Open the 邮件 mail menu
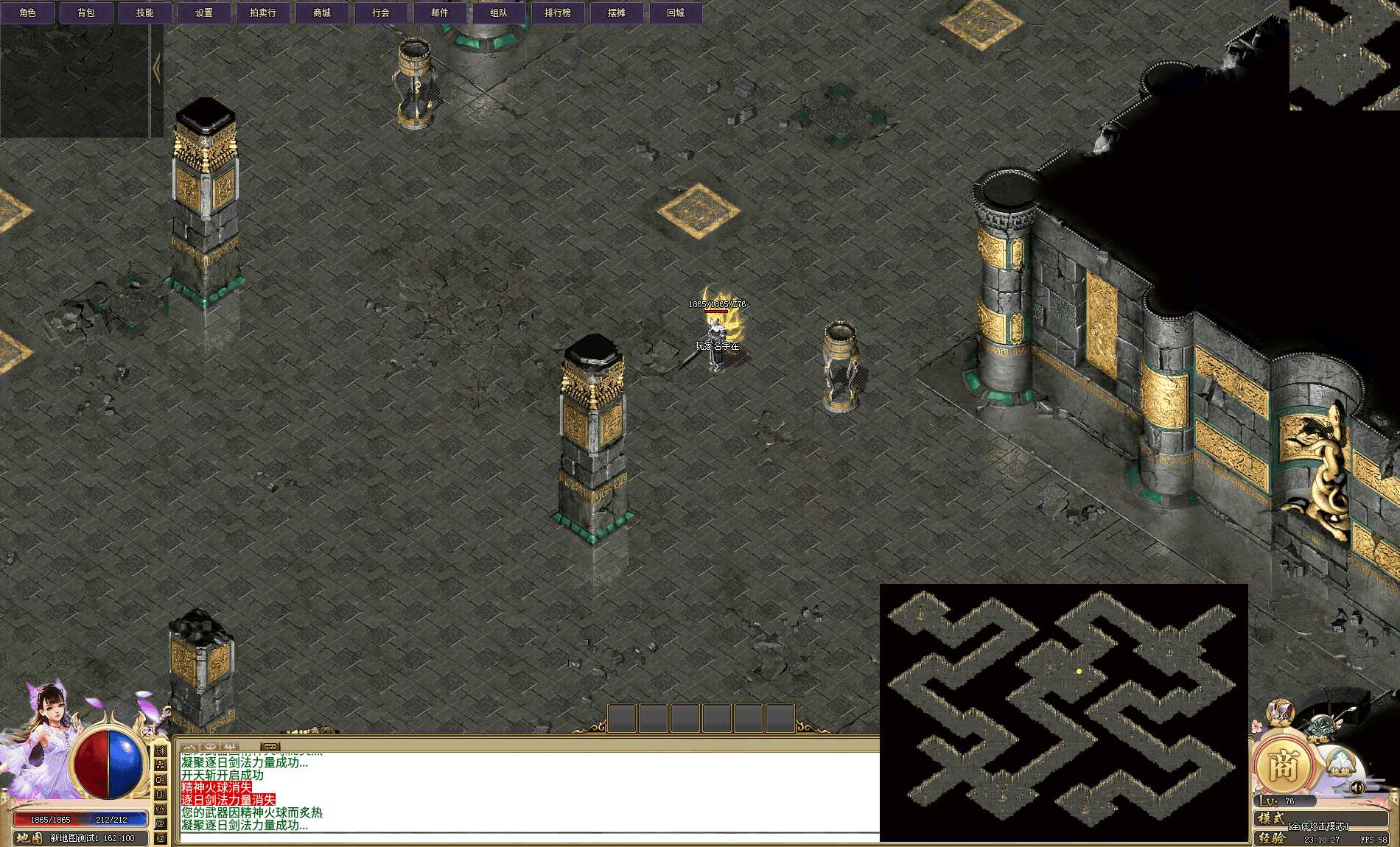This screenshot has height=847, width=1400. coord(440,13)
